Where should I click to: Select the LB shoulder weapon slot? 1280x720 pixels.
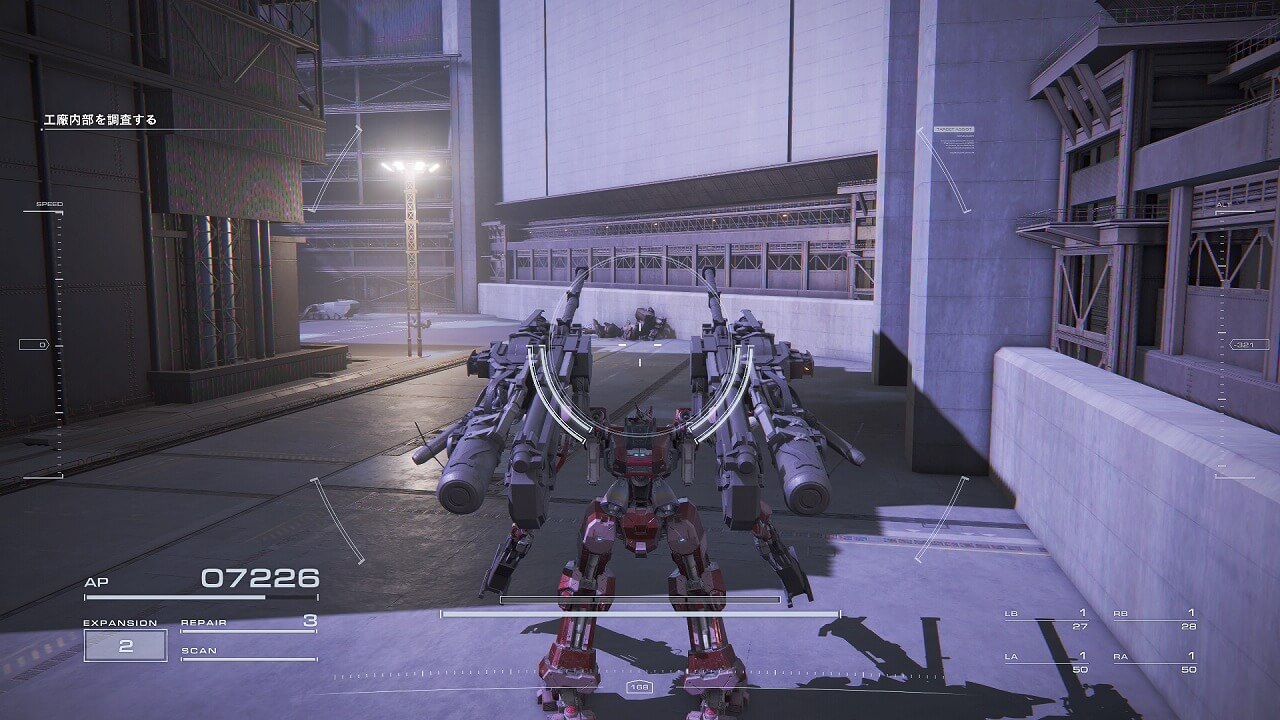click(x=1046, y=619)
